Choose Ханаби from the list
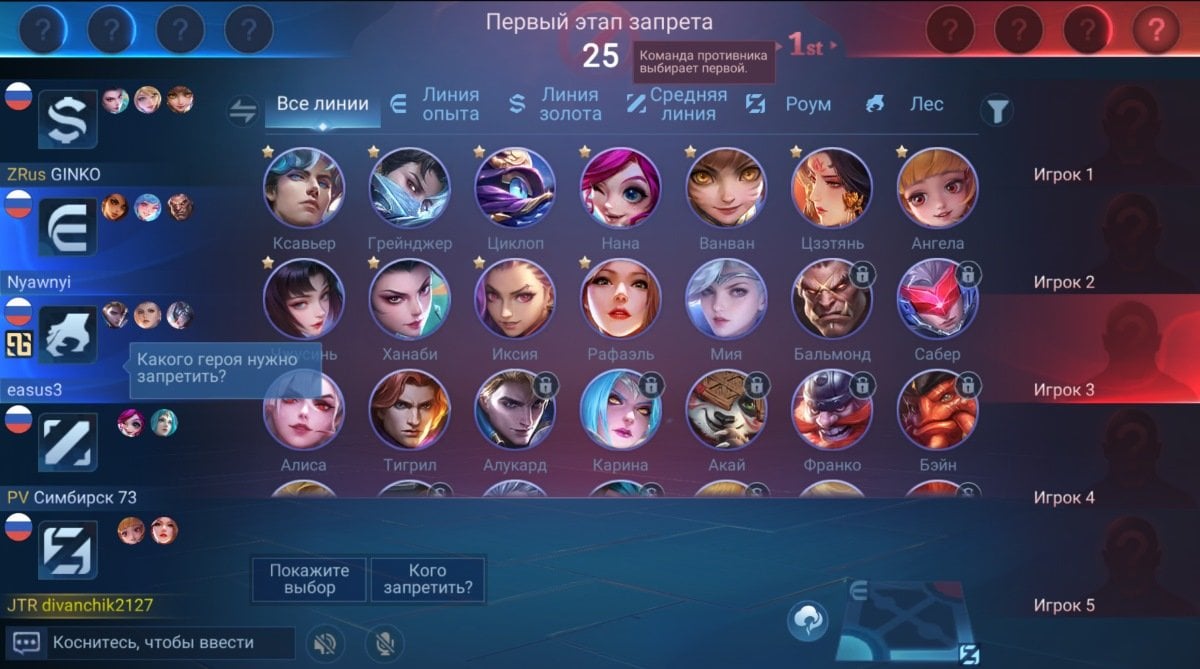The image size is (1200, 669). pyautogui.click(x=410, y=299)
